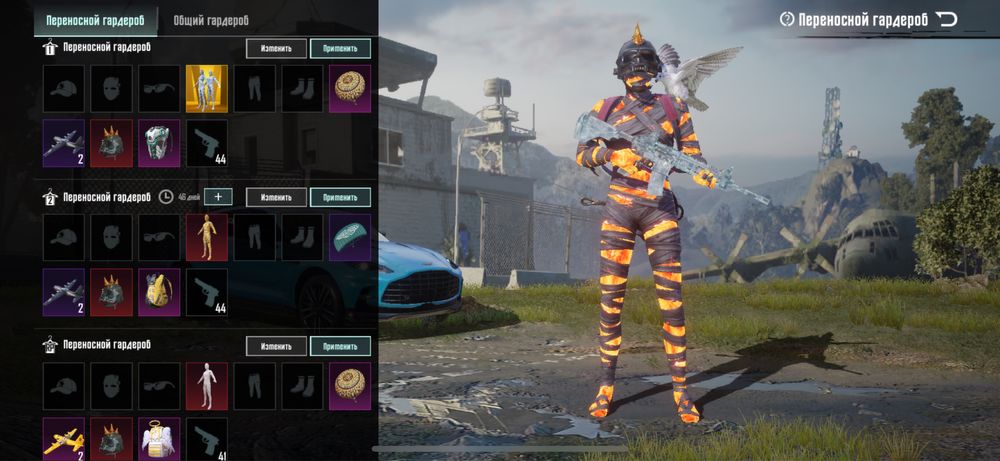This screenshot has height=461, width=1000.
Task: Switch to the Общий гардероб tab
Action: [211, 19]
